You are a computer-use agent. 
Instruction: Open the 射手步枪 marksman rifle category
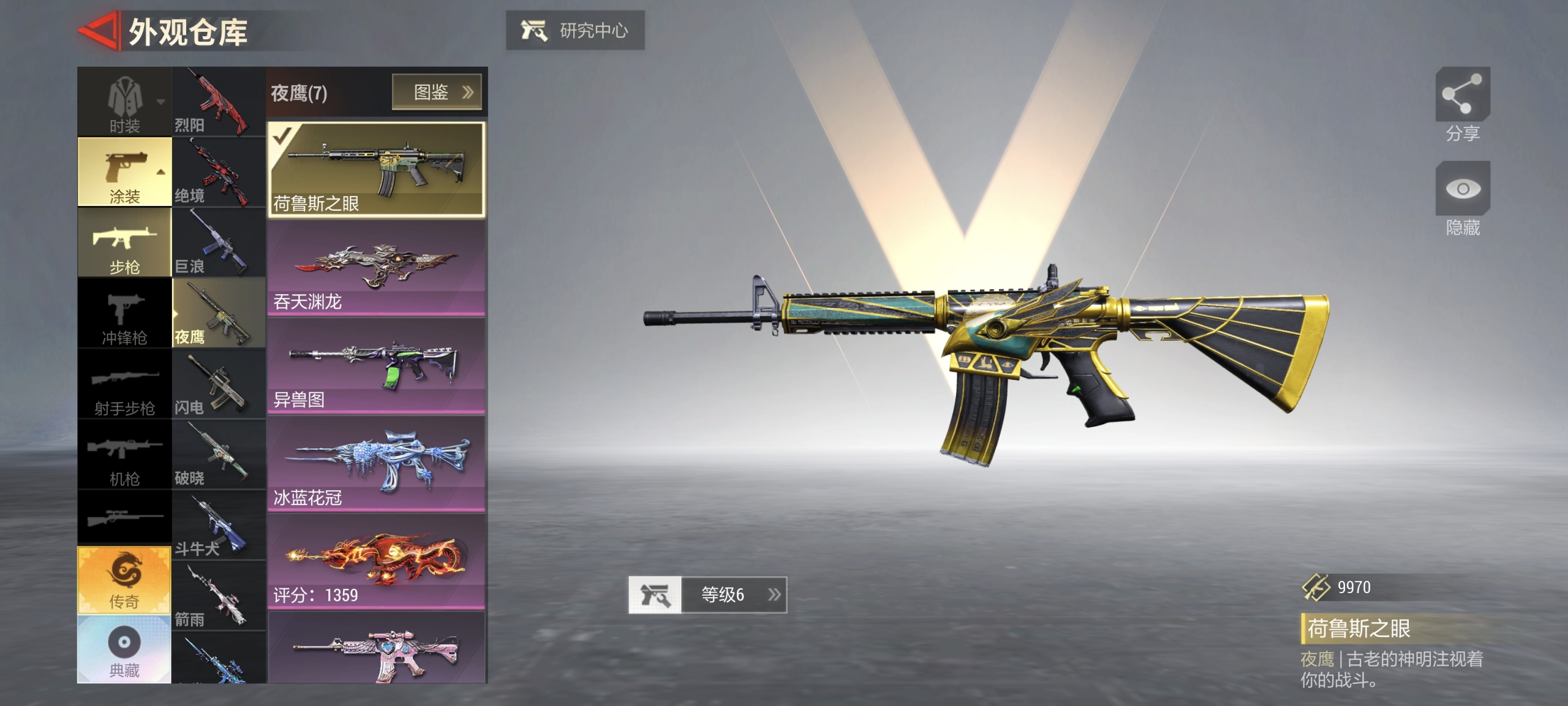point(124,384)
